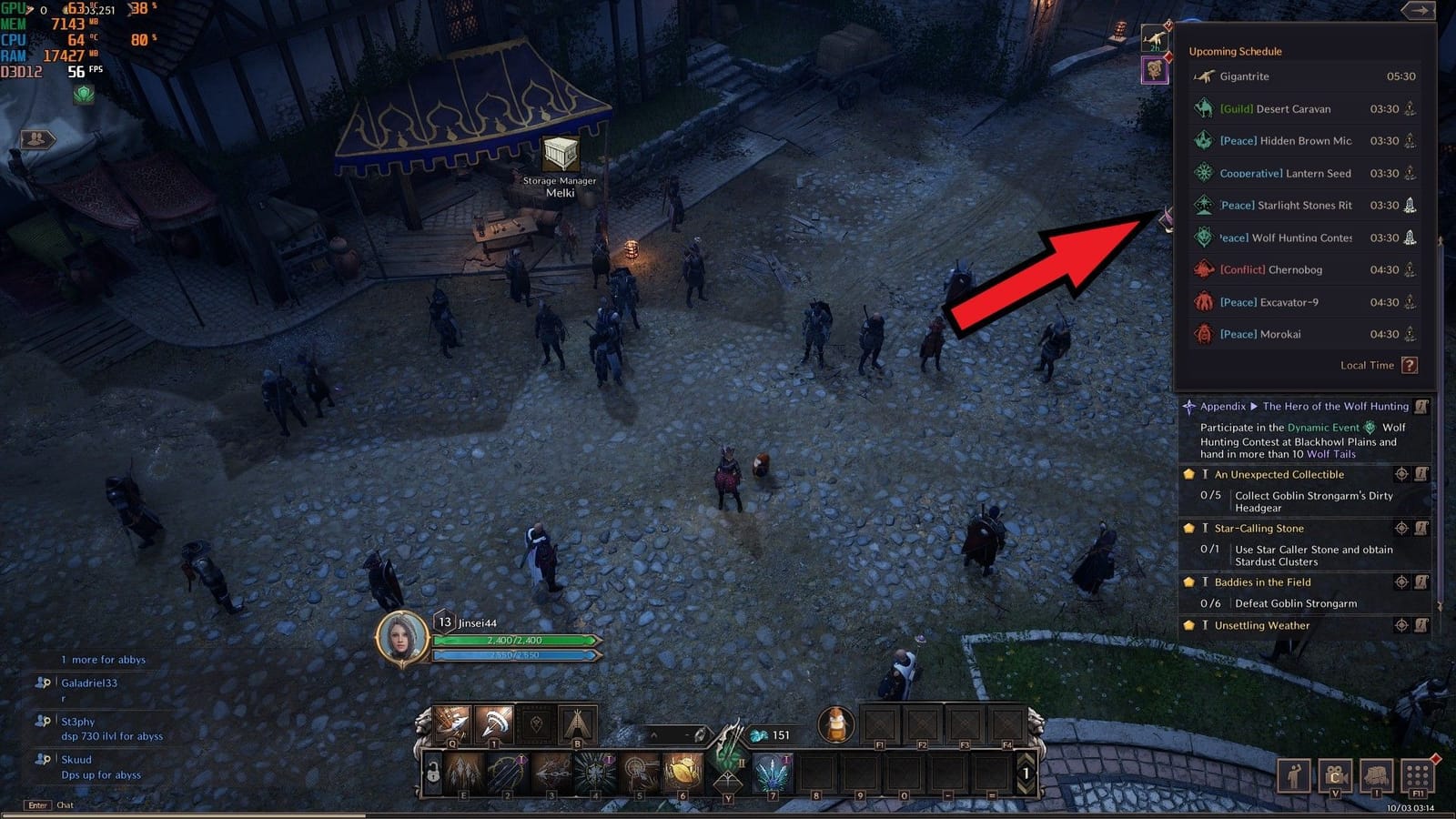Expand the chevron above the hotbar
The height and width of the screenshot is (819, 1456).
coord(653,733)
